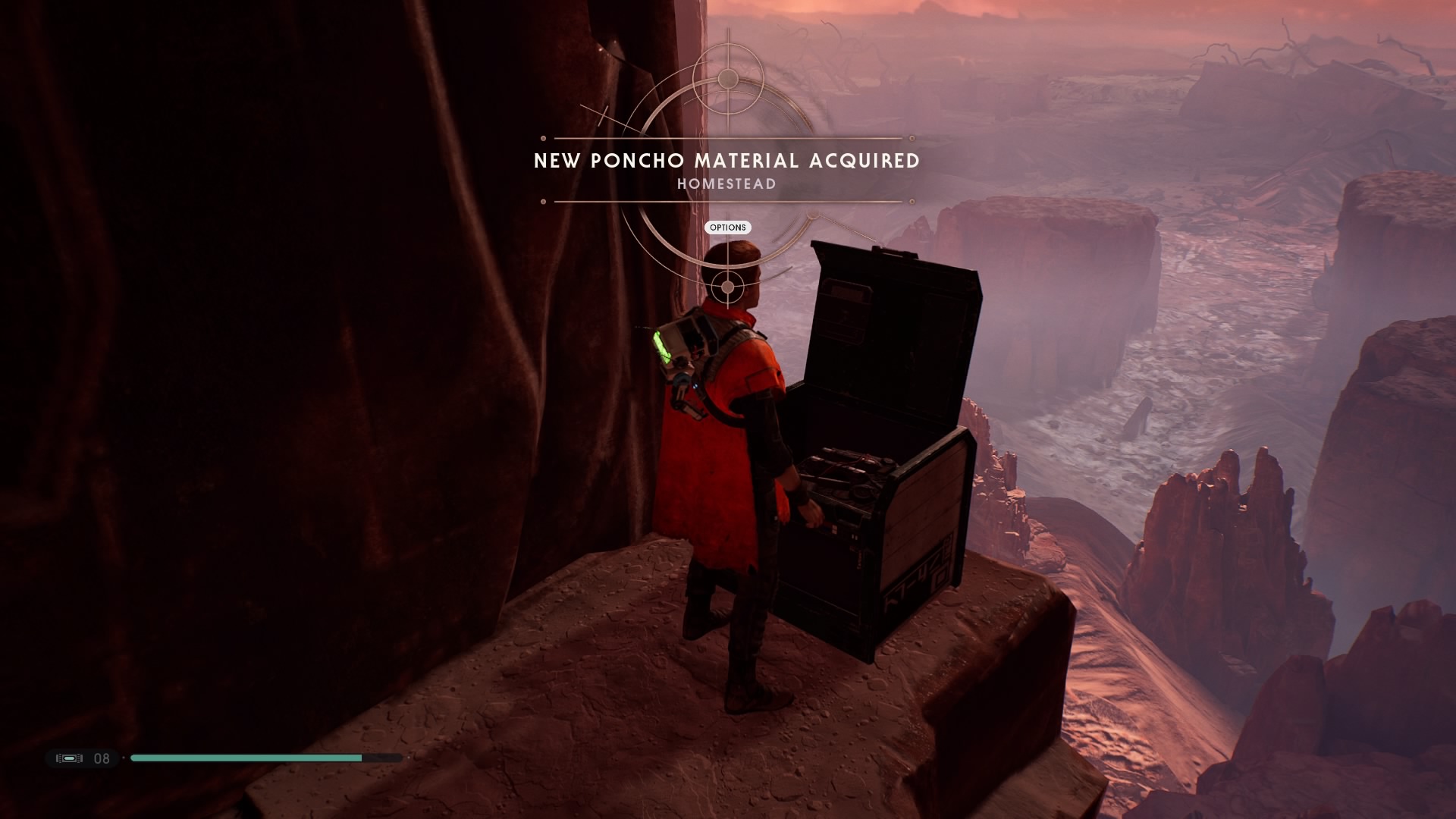The height and width of the screenshot is (819, 1456).
Task: Click the stim canister icon
Action: 68,758
